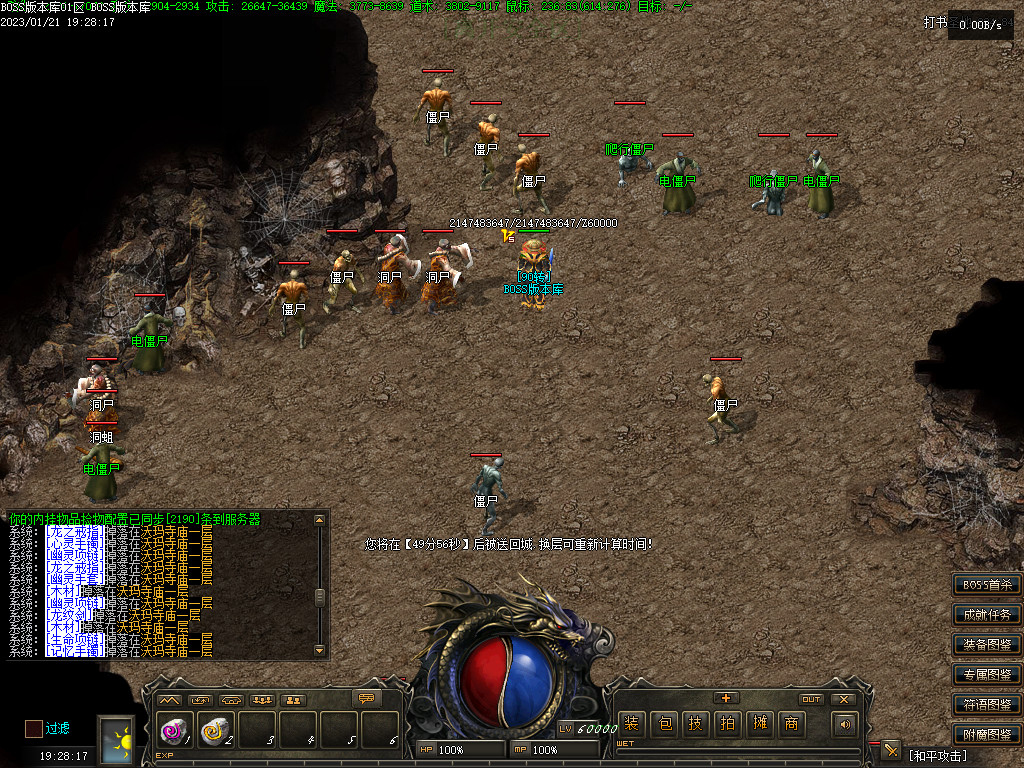Open the BOSS首杀 panel
This screenshot has height=768, width=1024.
(x=987, y=585)
